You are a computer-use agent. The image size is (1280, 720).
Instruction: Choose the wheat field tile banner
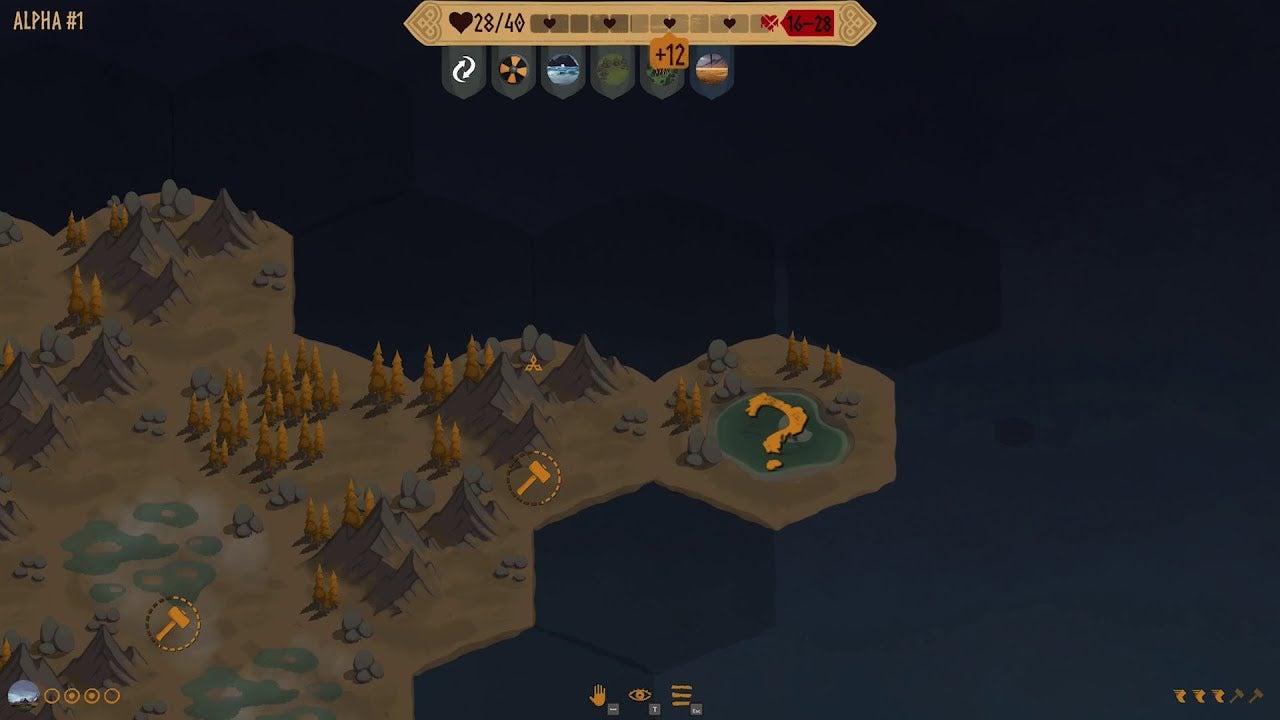point(711,70)
